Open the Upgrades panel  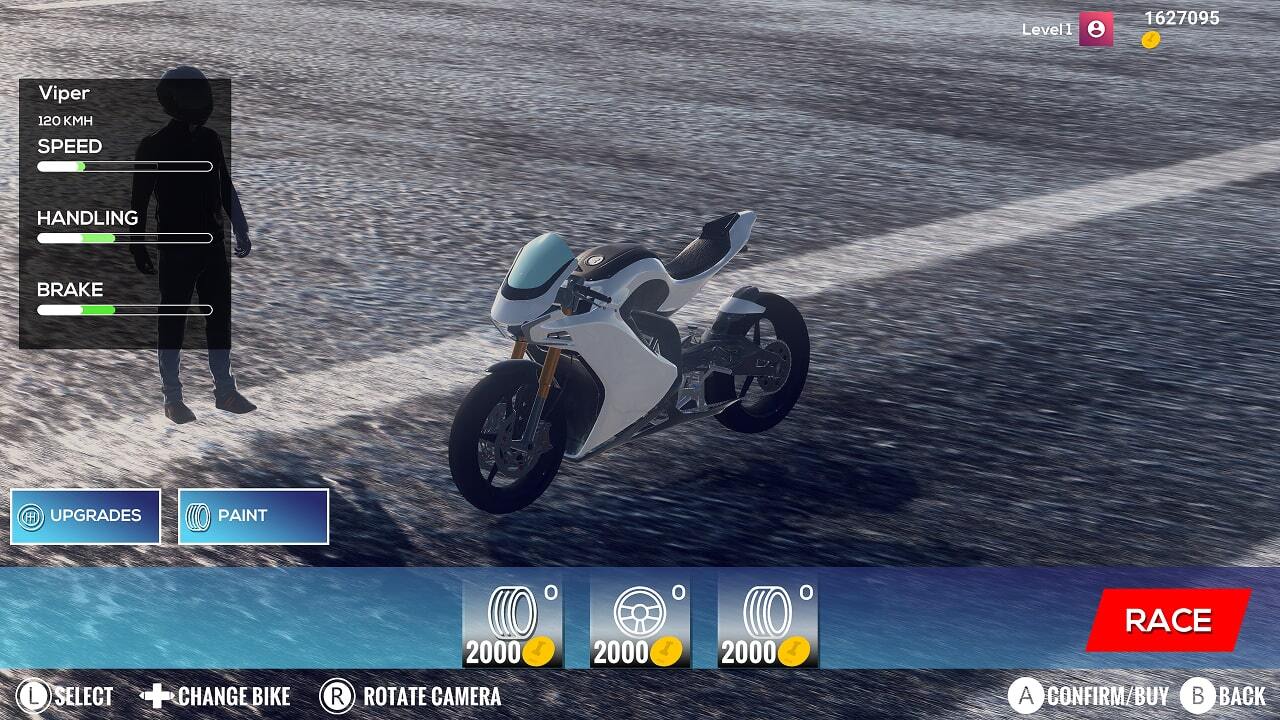85,515
